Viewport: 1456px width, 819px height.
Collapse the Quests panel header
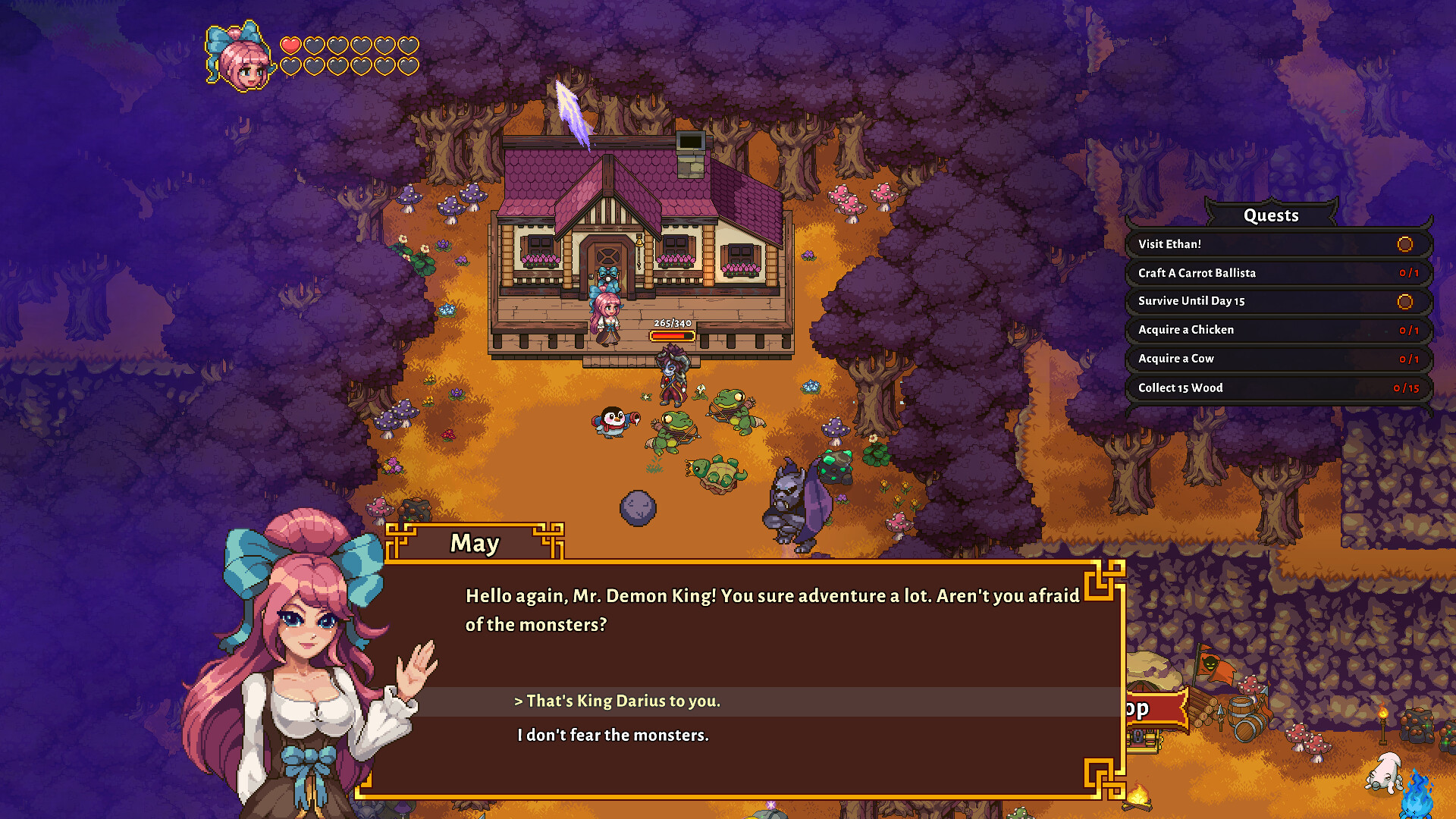1272,215
